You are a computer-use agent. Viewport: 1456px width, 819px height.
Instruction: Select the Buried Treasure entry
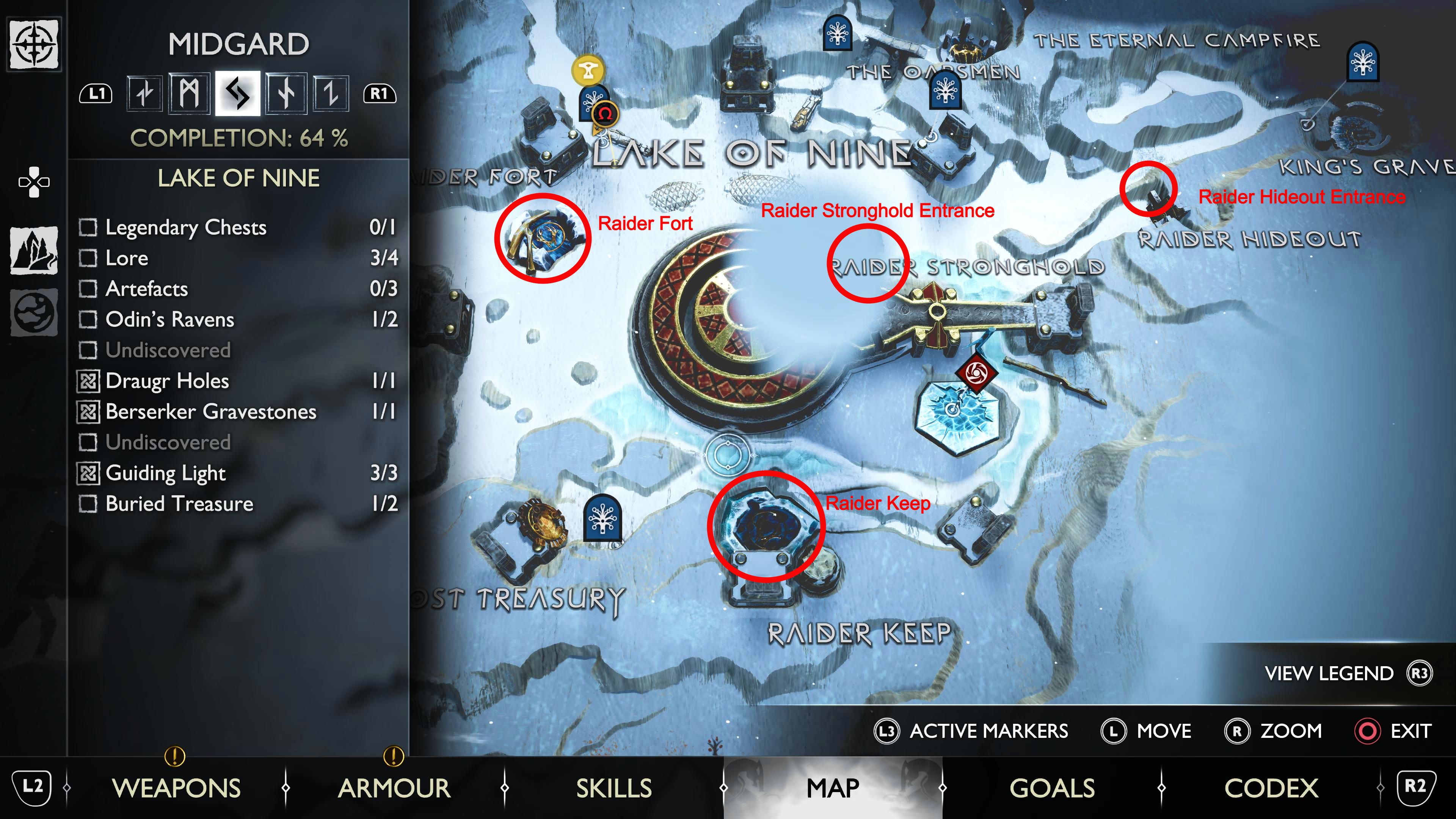pos(237,504)
